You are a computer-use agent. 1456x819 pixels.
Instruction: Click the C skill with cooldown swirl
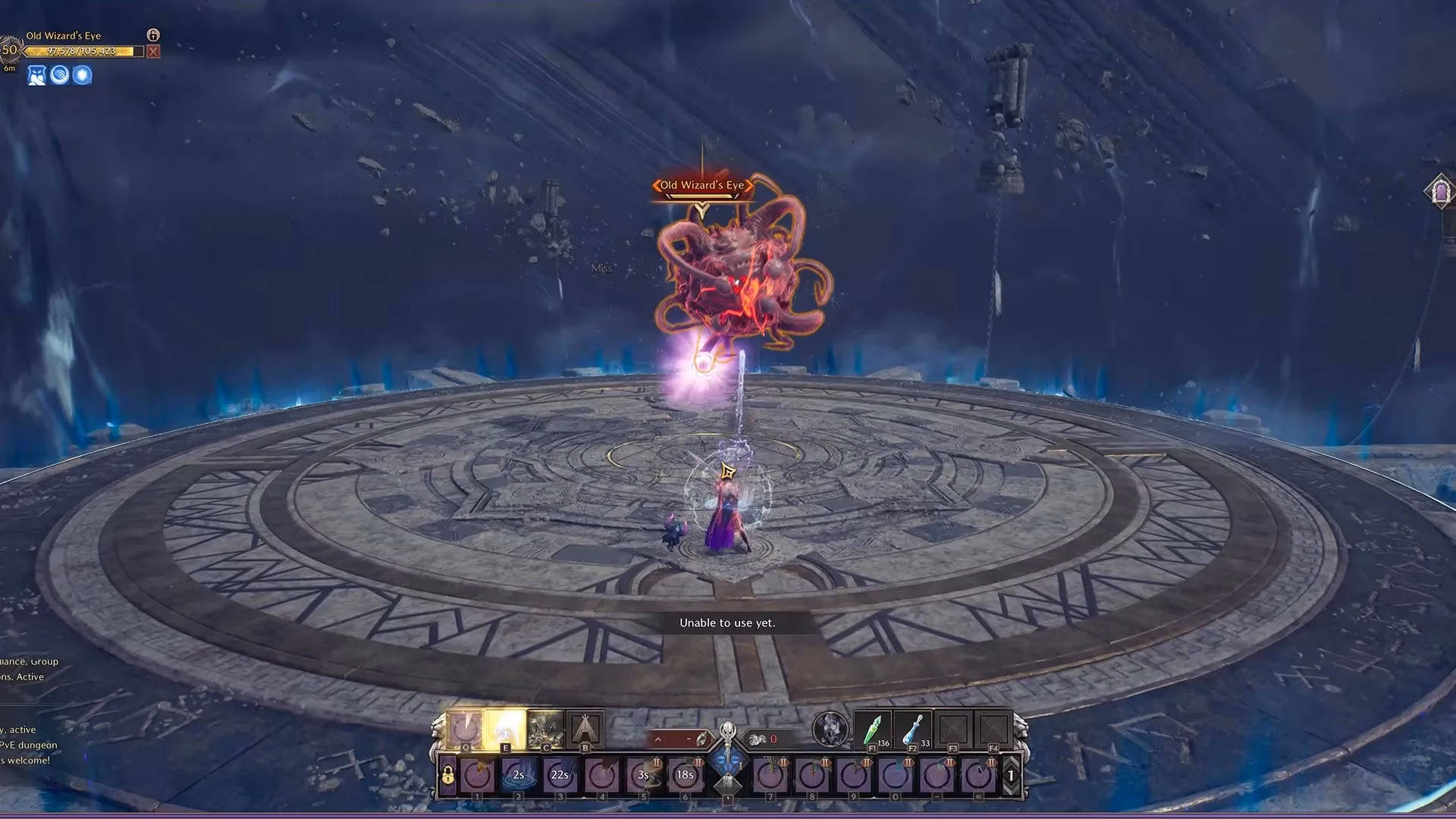click(x=546, y=726)
